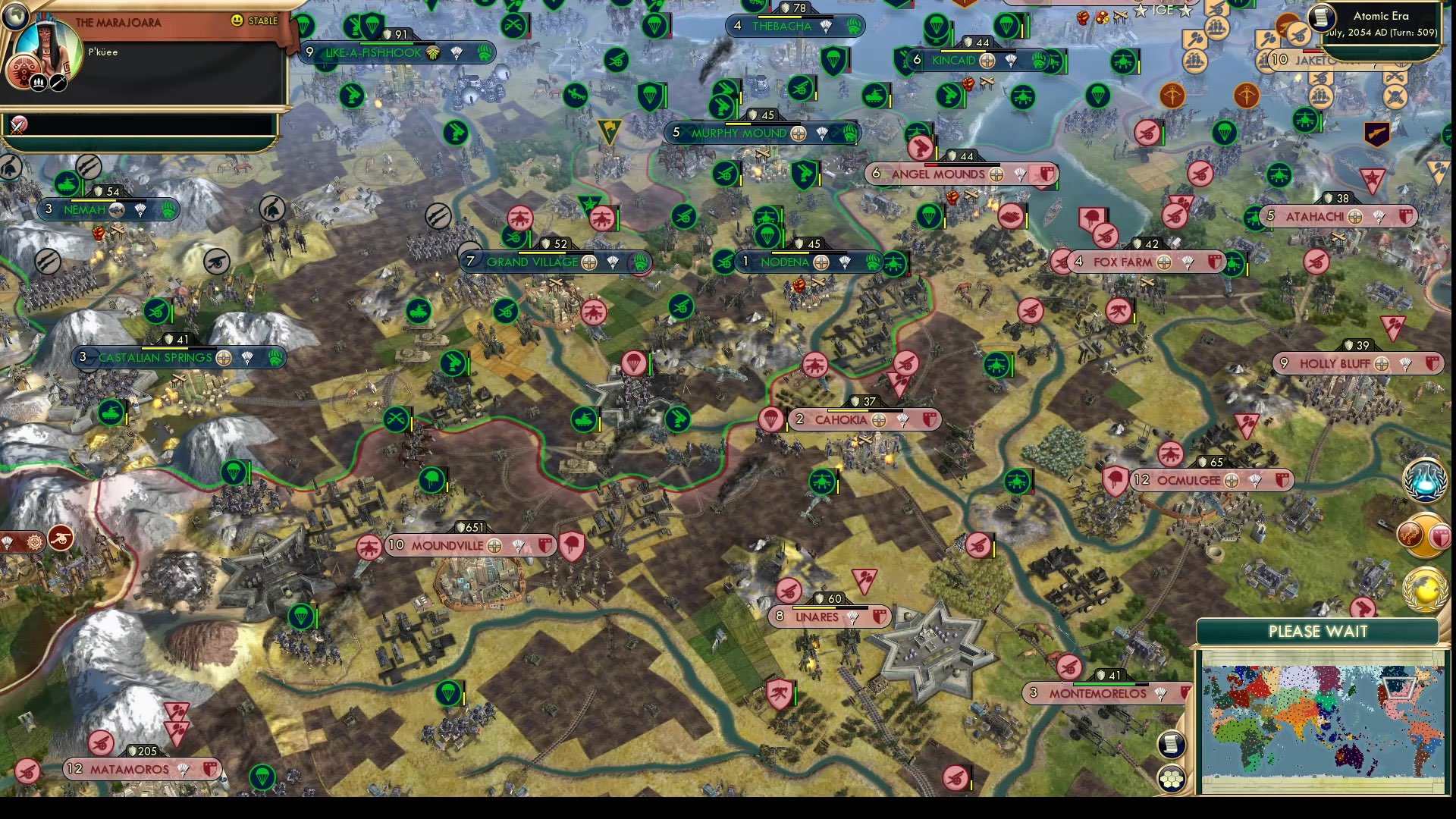The height and width of the screenshot is (819, 1456).
Task: Toggle the globe overlay above the leader panel
Action: click(15, 17)
